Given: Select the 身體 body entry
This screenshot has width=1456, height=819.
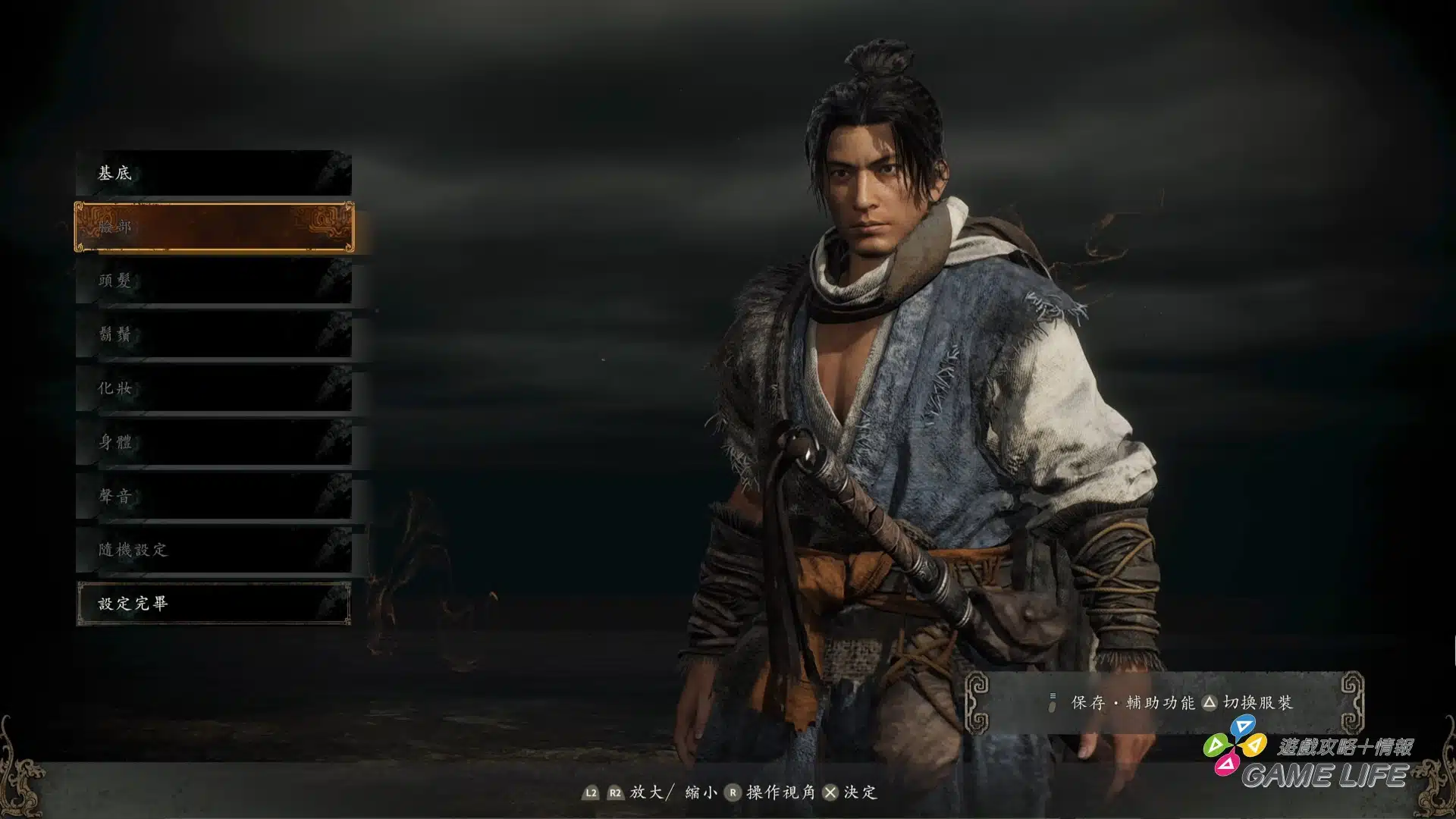Looking at the screenshot, I should pos(213,442).
